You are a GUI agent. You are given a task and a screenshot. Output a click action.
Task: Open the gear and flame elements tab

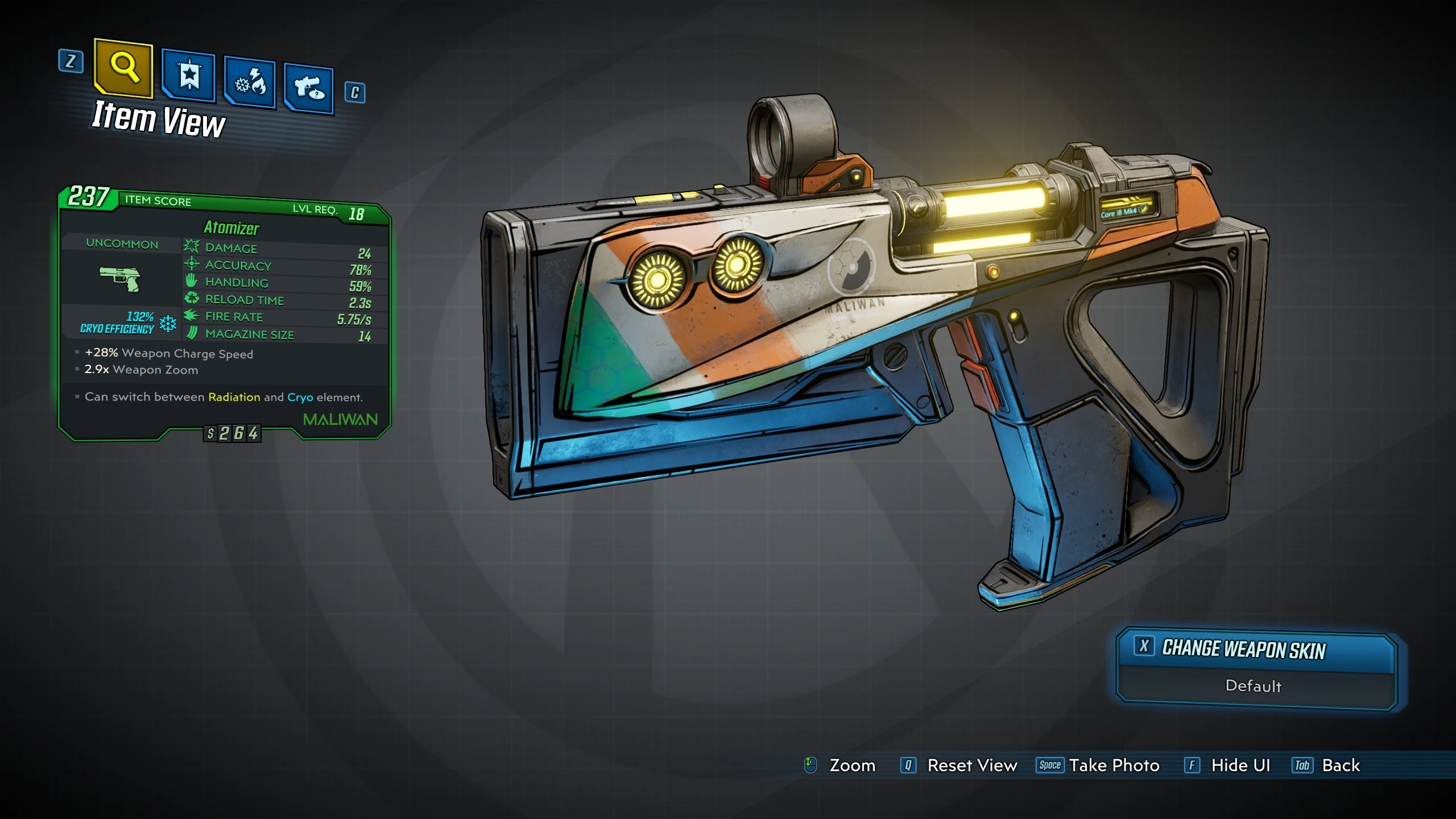point(250,84)
